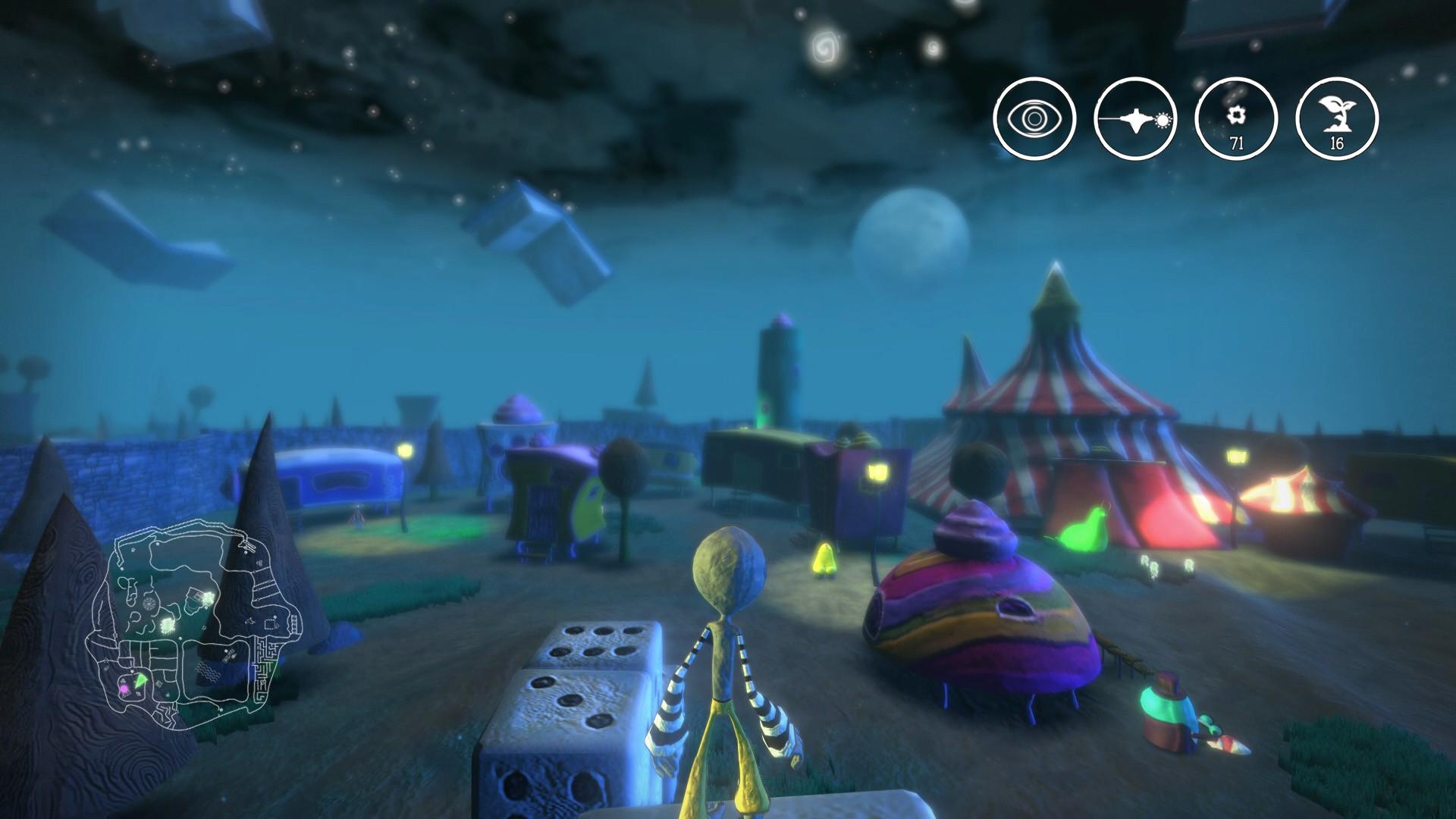Click the central green glowing minimap marker
1456x819 pixels.
tap(168, 624)
